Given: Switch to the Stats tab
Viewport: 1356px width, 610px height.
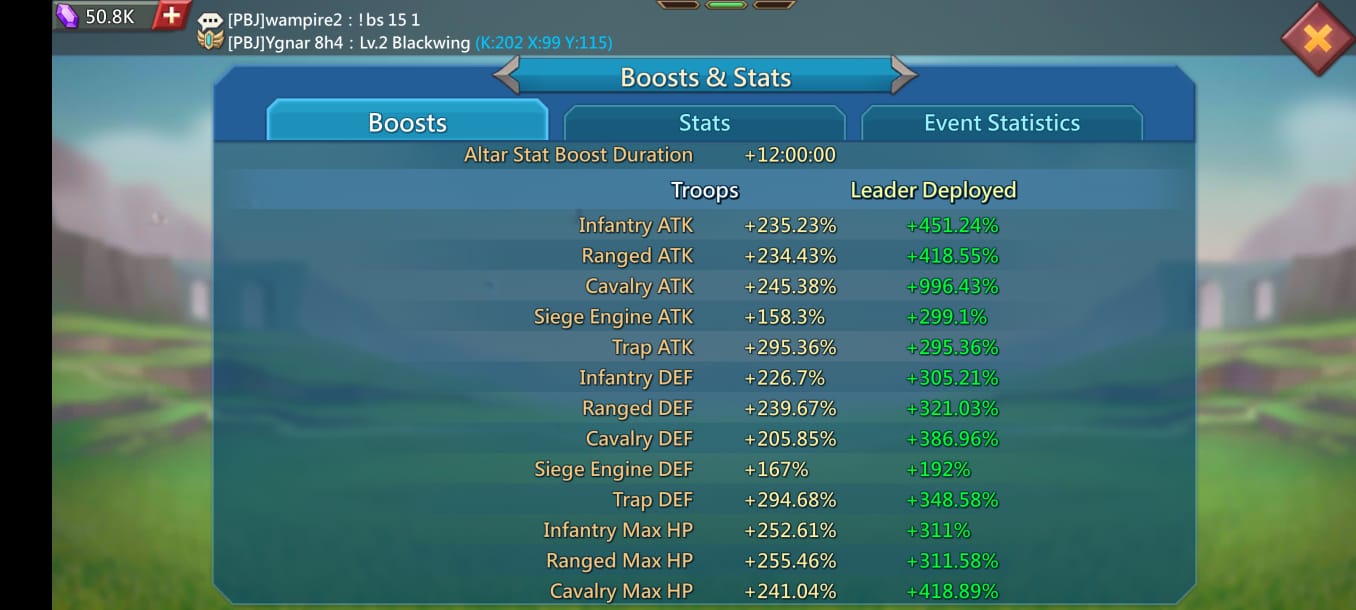Looking at the screenshot, I should click(x=704, y=123).
